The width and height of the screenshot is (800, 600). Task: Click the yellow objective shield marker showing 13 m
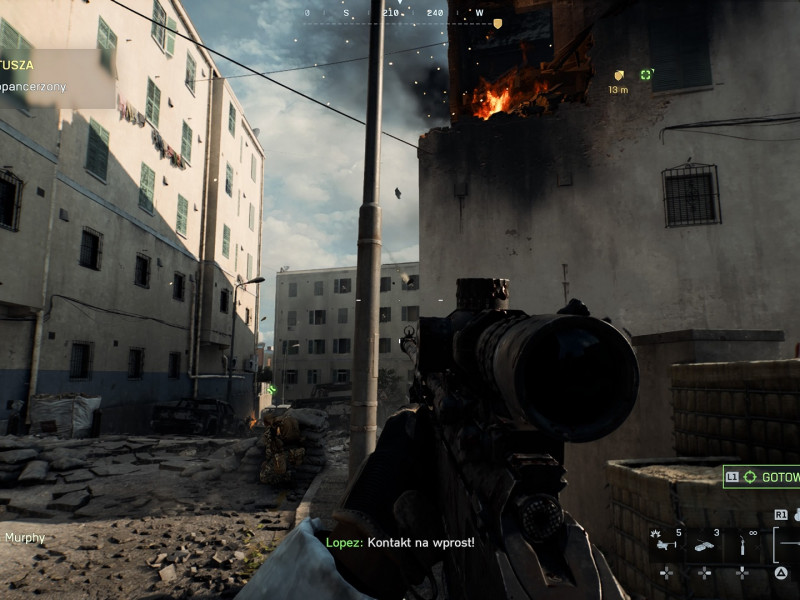point(619,75)
